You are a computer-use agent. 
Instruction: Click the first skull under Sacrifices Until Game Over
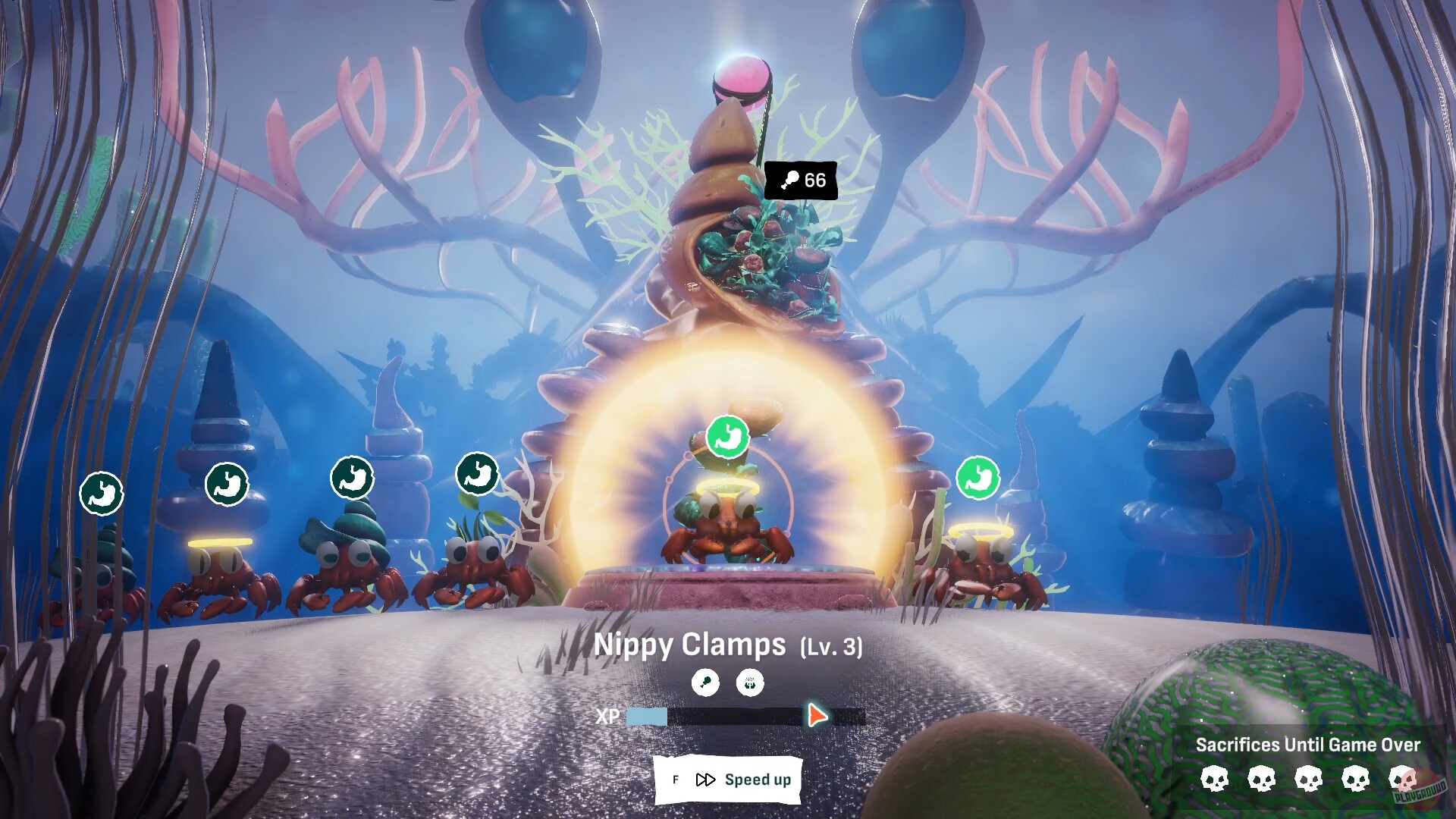tap(1214, 779)
